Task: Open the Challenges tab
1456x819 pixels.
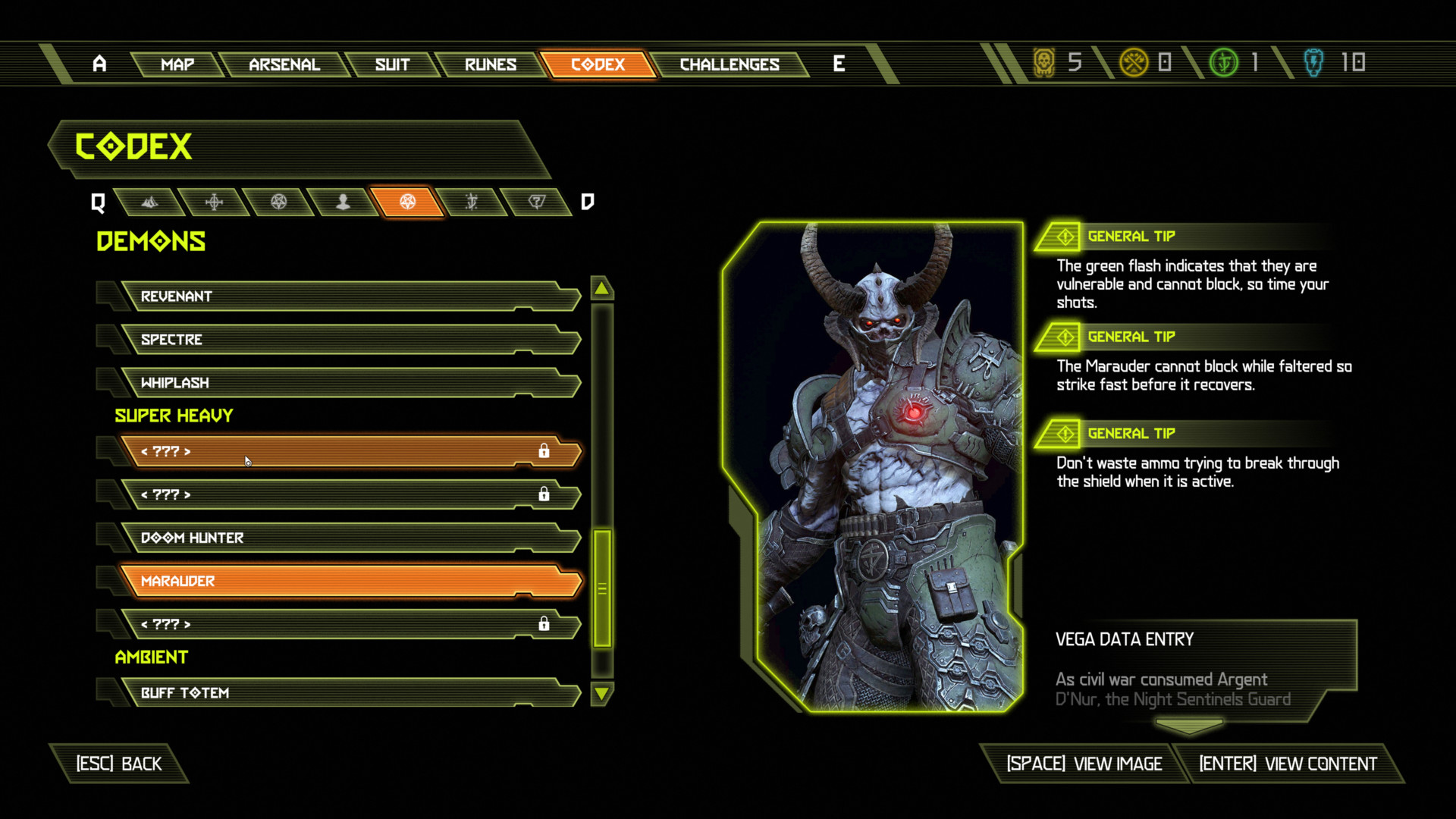Action: tap(730, 64)
